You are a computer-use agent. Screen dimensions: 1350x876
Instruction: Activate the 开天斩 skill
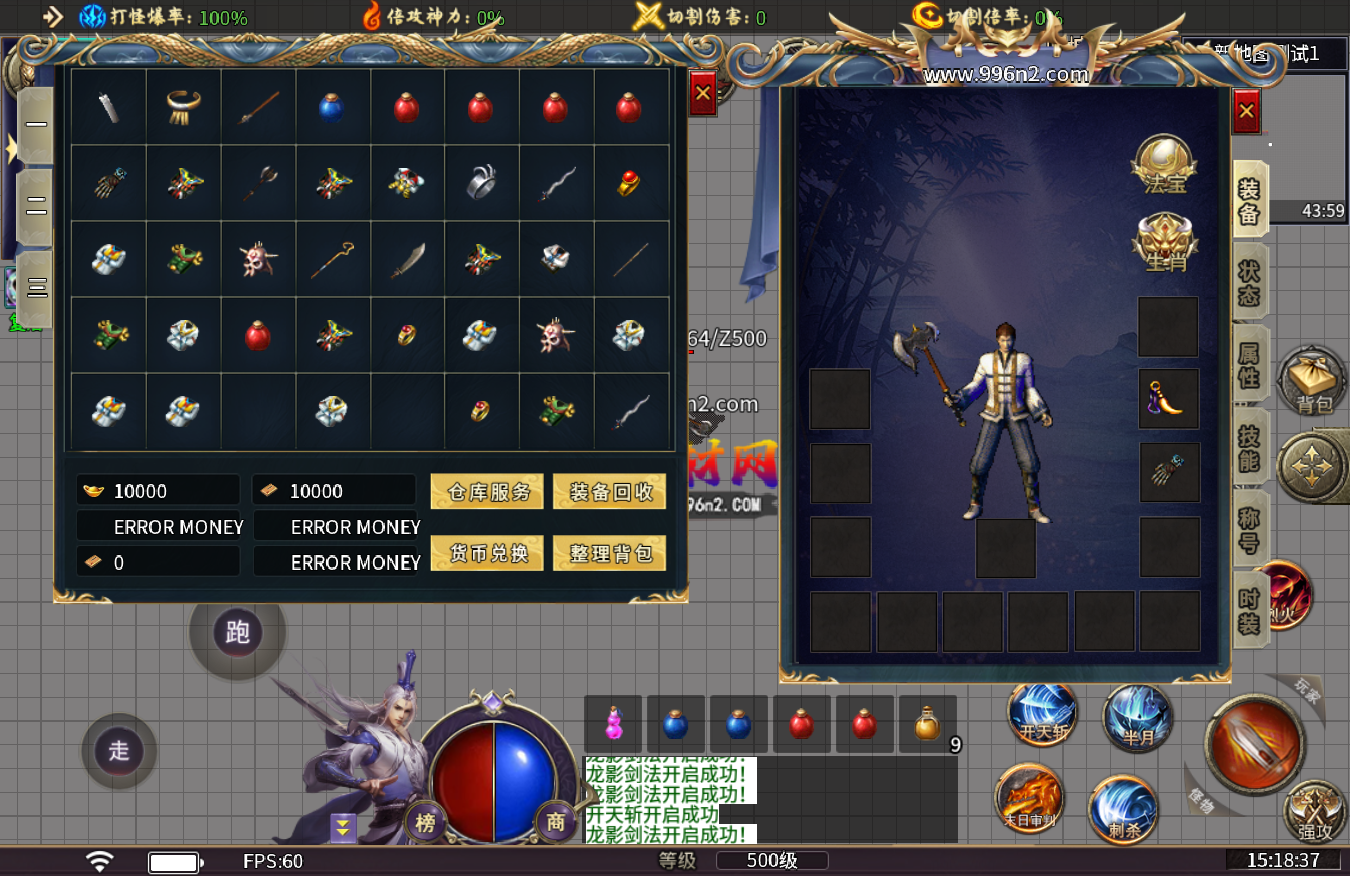(1042, 716)
